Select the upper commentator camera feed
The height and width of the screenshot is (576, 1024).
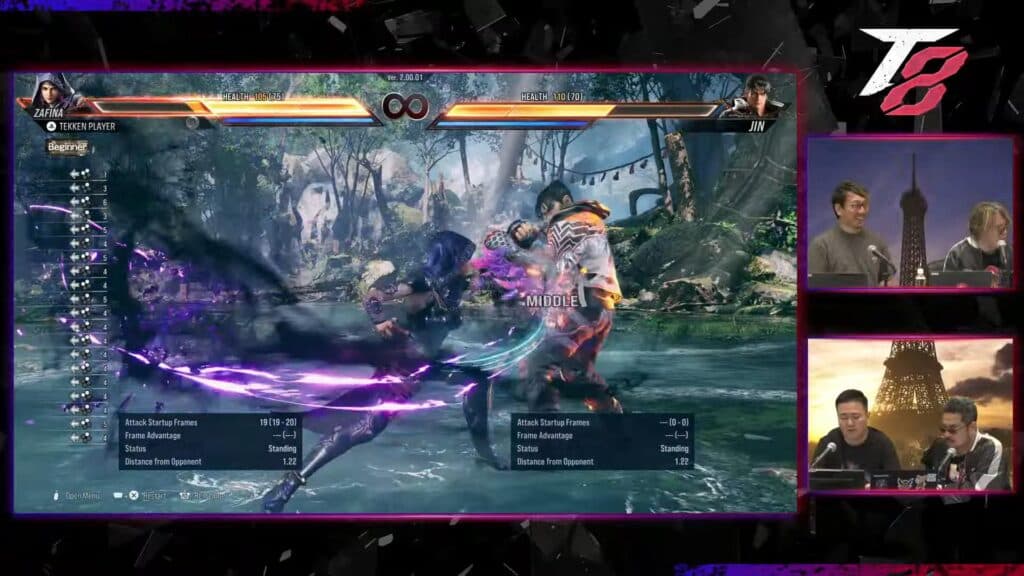pyautogui.click(x=910, y=213)
